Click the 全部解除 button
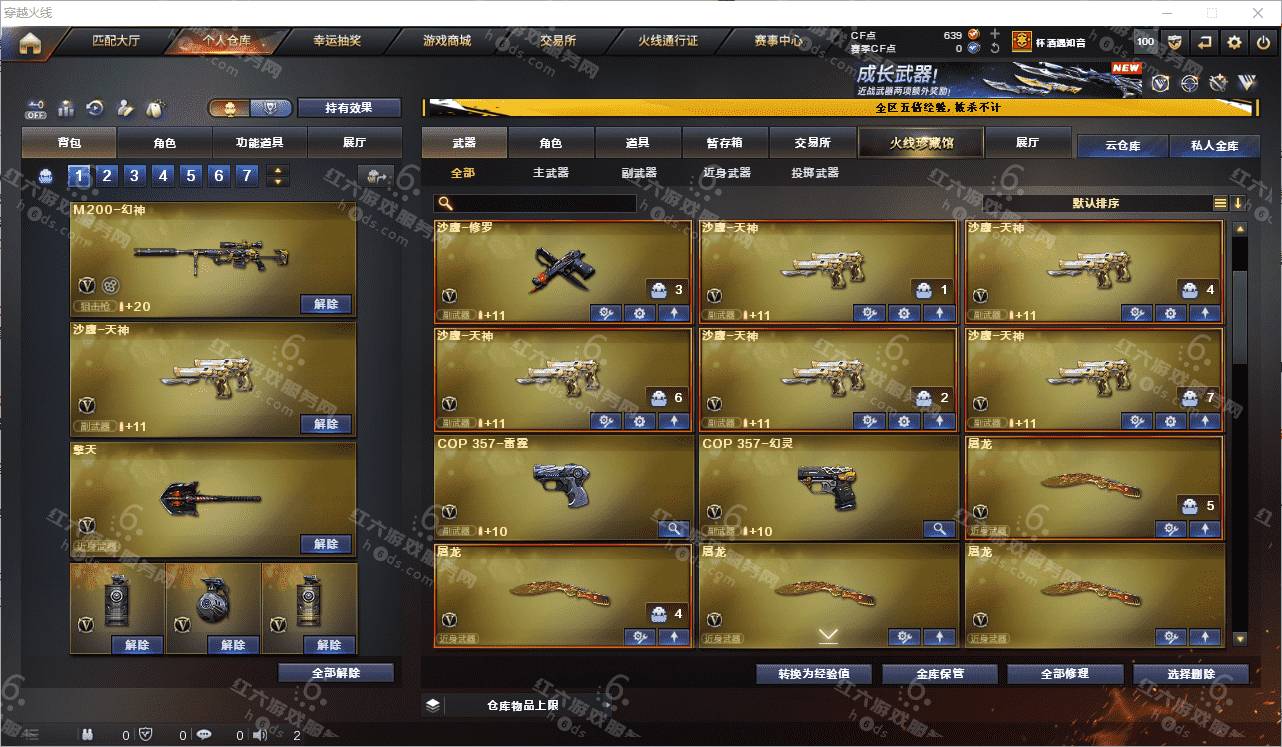The width and height of the screenshot is (1282, 747). click(x=336, y=673)
